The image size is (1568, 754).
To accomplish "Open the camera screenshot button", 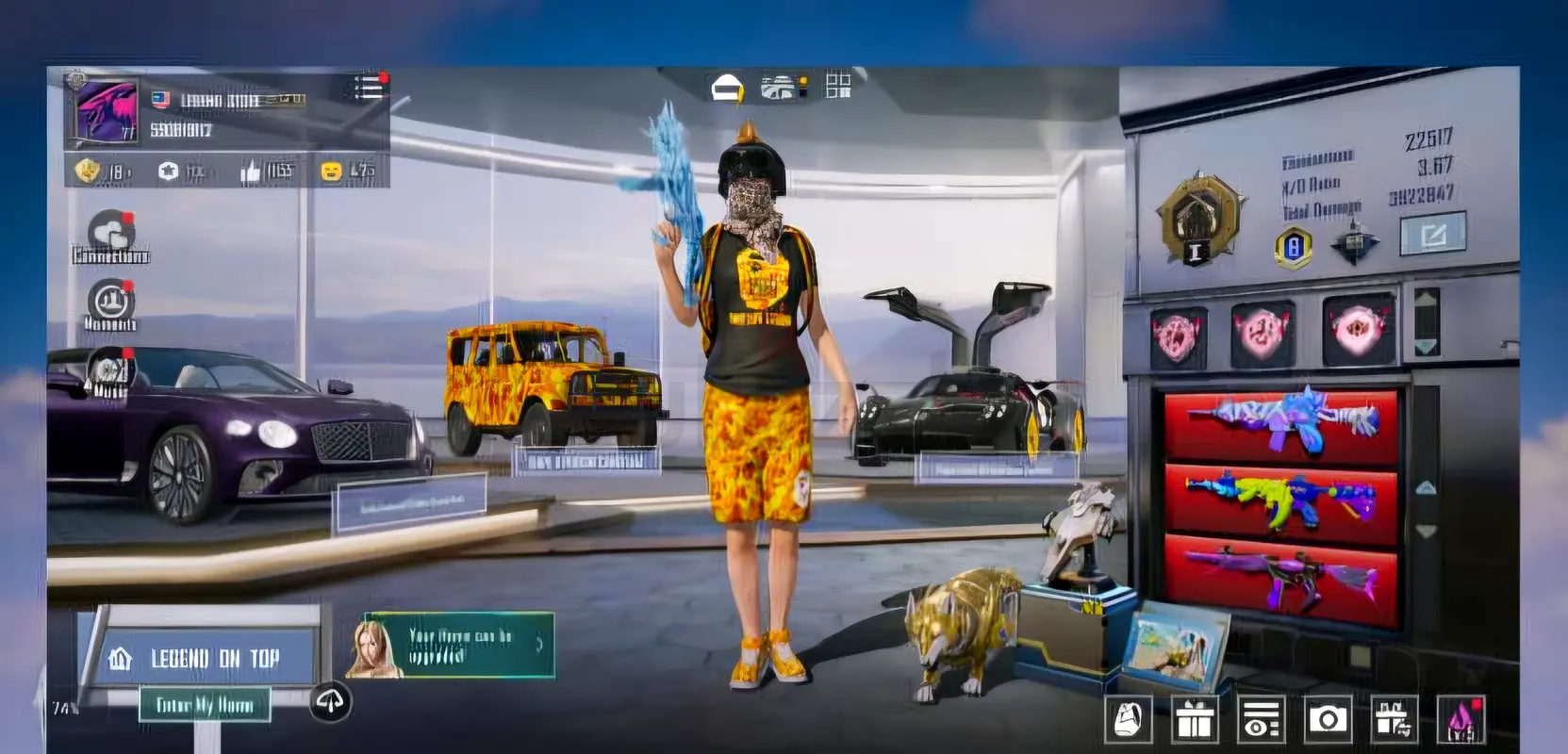I will (1328, 720).
